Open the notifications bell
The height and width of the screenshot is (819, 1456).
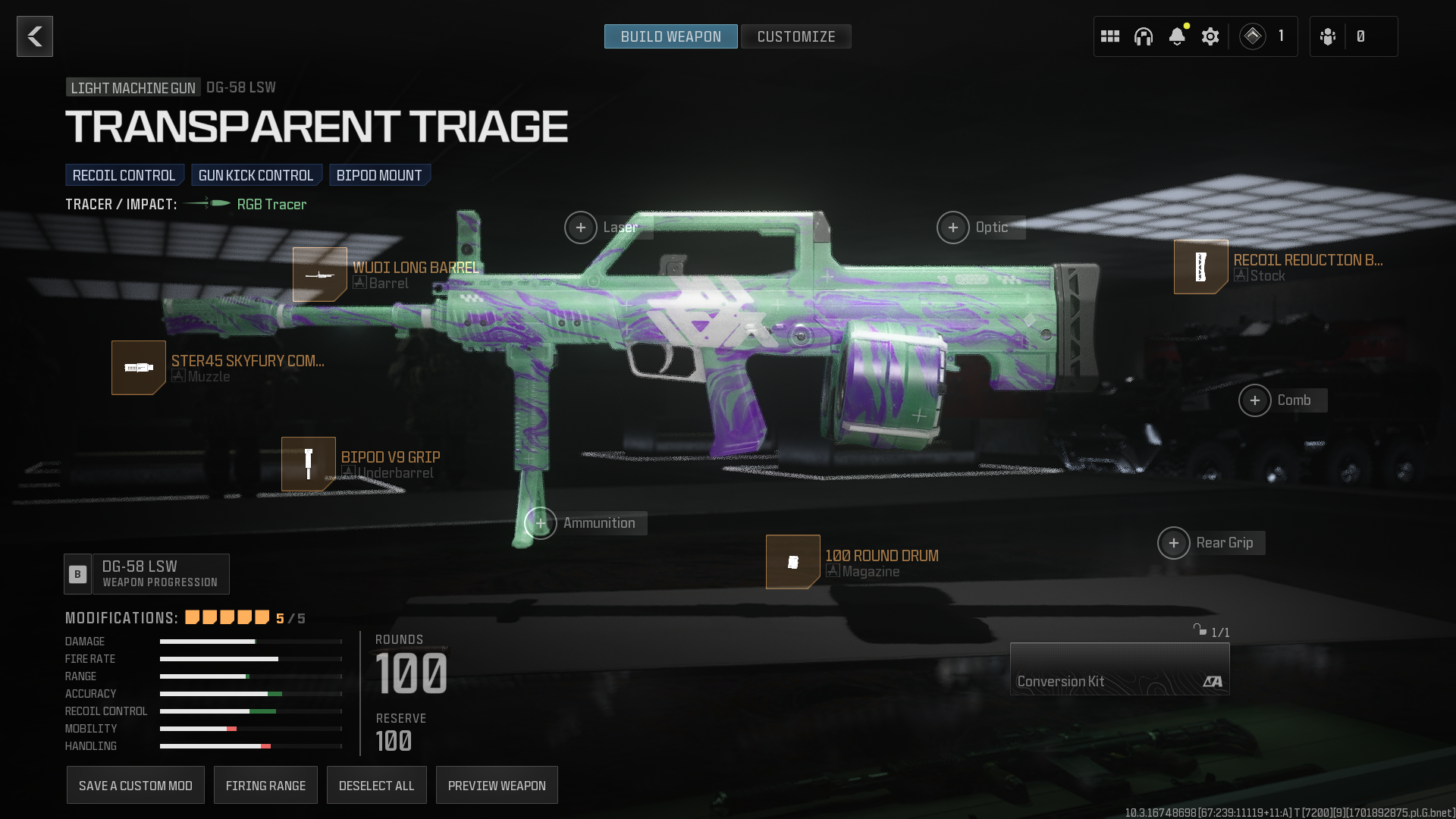pos(1177,36)
